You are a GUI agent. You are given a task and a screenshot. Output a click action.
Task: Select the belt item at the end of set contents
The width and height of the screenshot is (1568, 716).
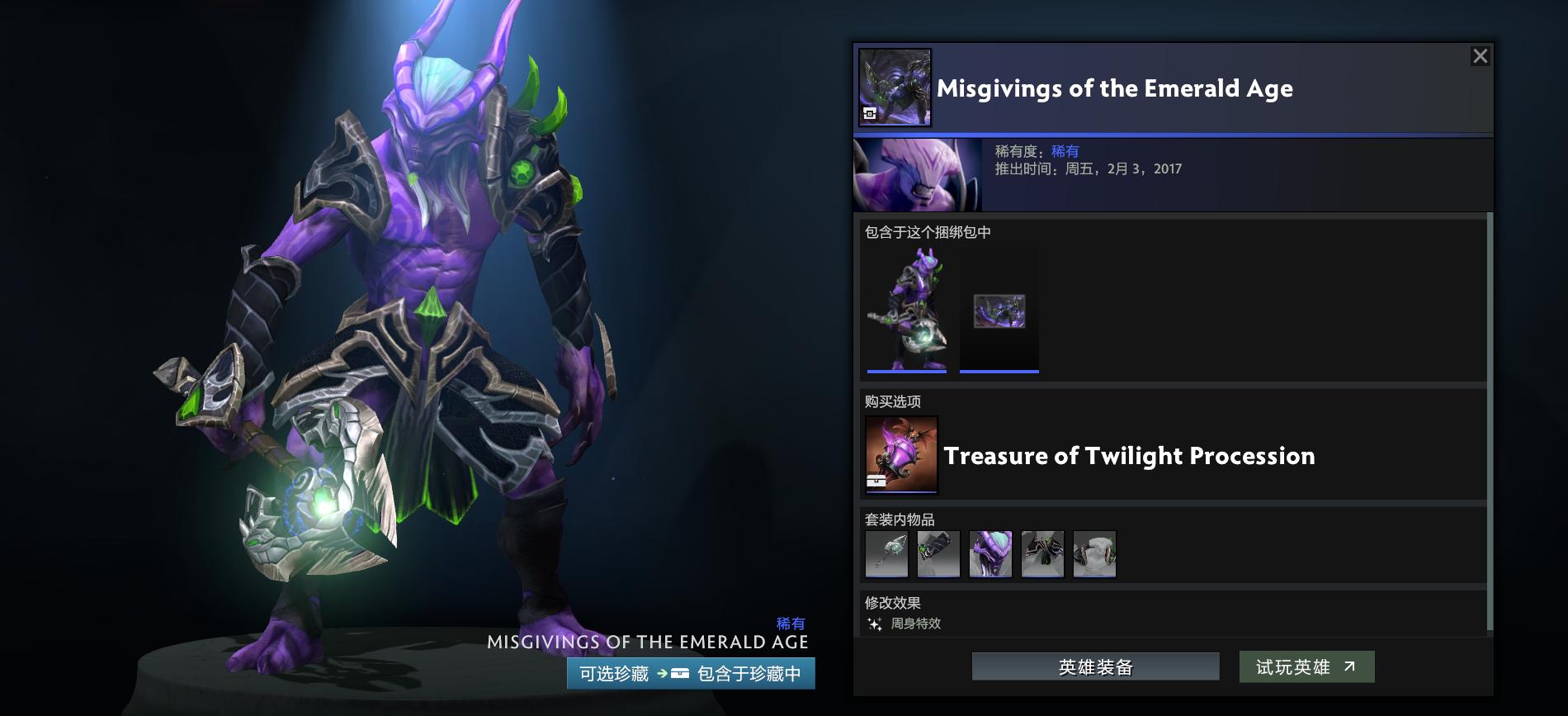[x=1094, y=554]
